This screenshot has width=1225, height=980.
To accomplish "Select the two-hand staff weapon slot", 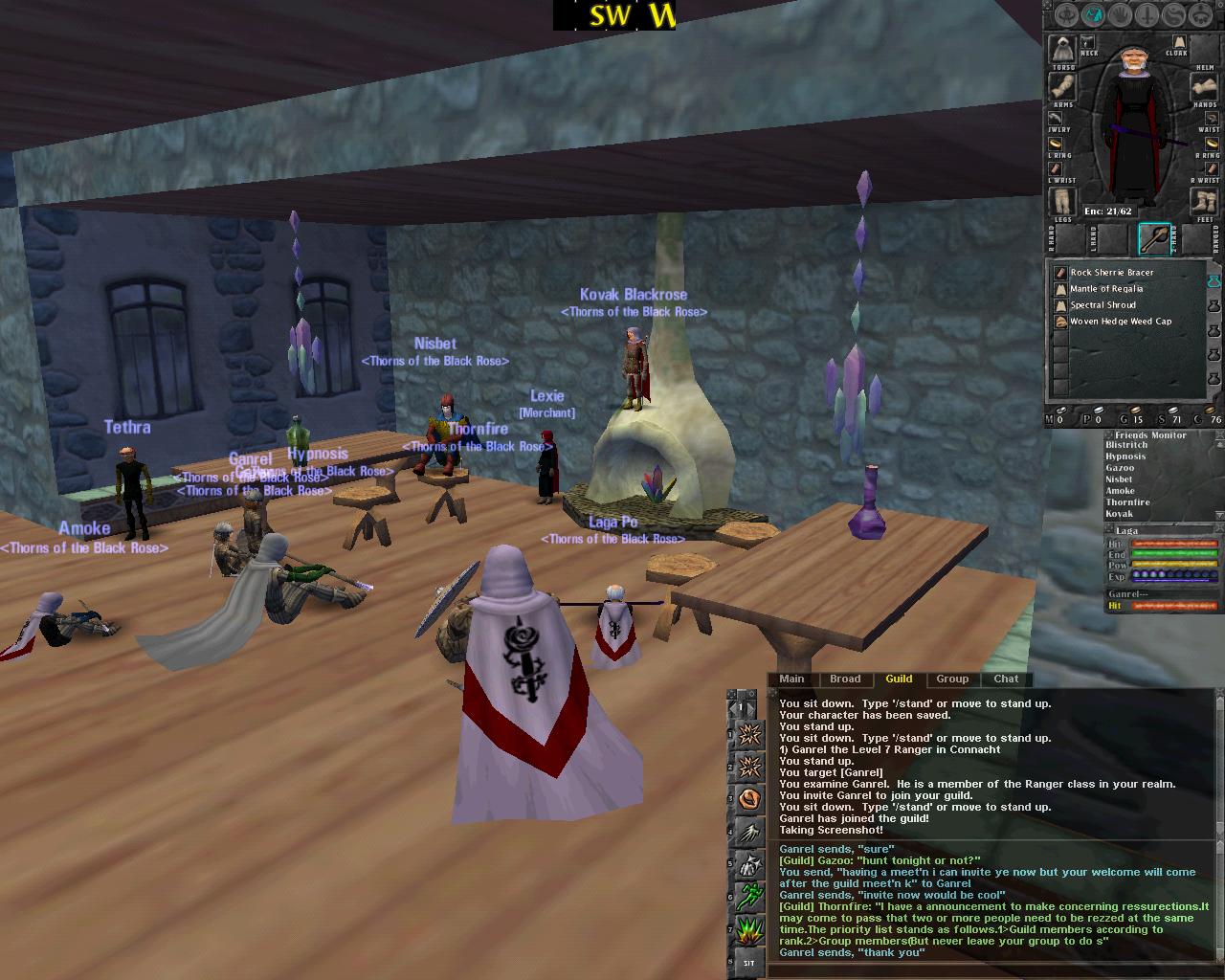I will coord(1154,238).
